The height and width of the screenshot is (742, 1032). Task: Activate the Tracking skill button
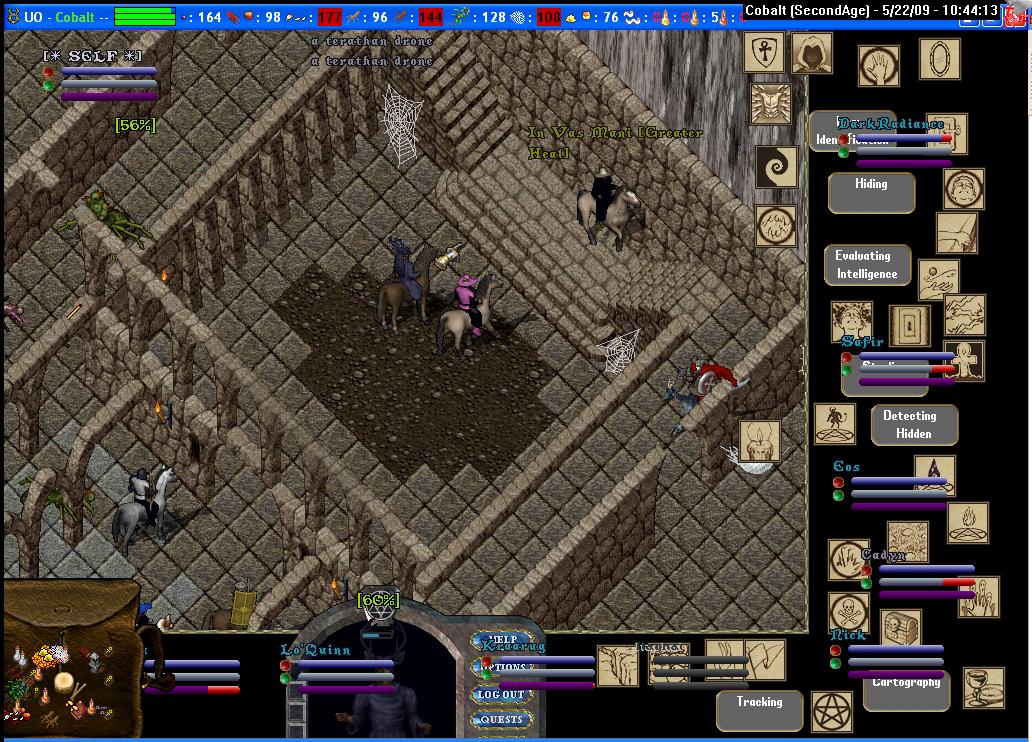coord(759,710)
